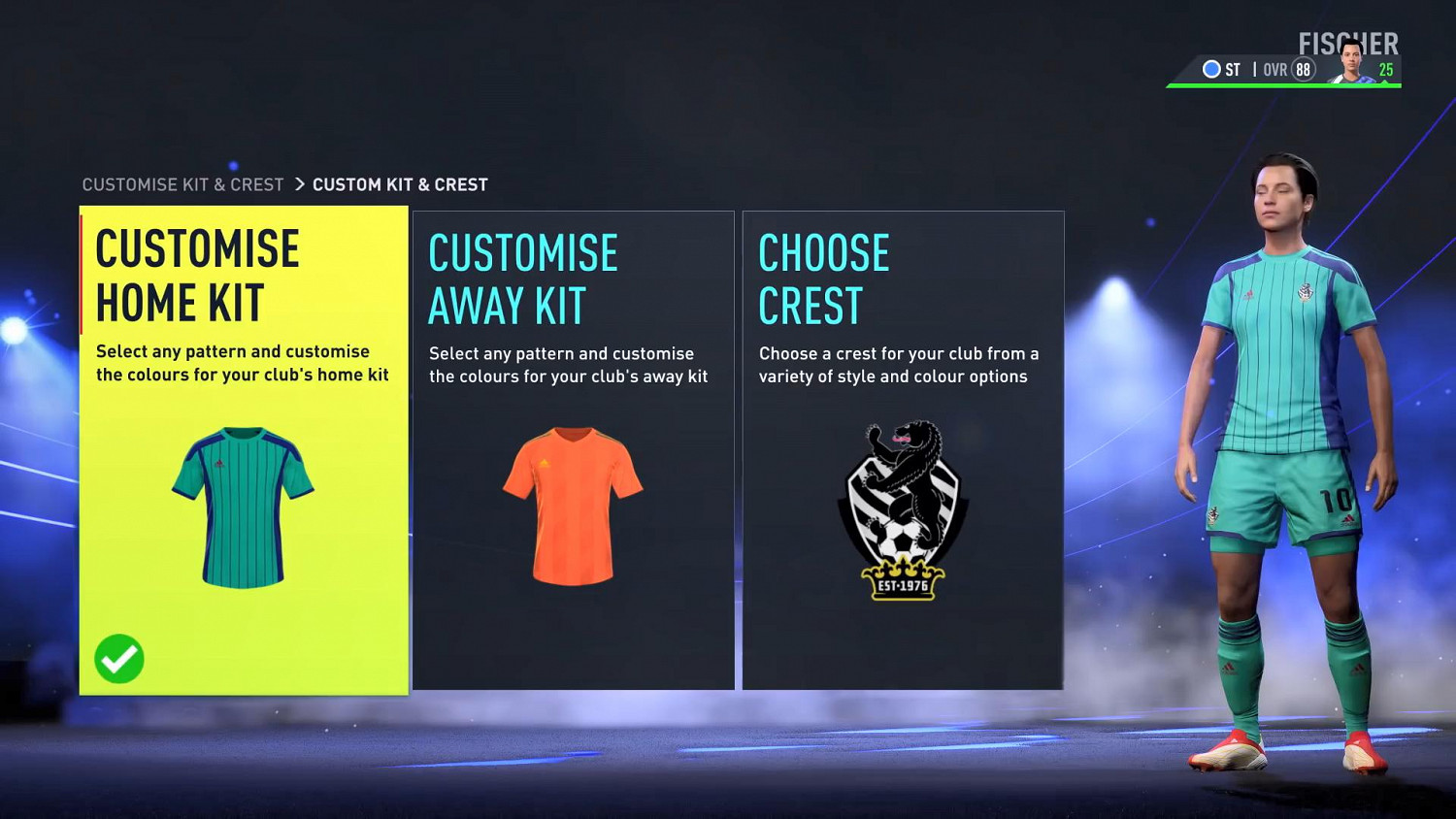Open the Custom Kit & Crest breadcrumb entry

coord(401,183)
